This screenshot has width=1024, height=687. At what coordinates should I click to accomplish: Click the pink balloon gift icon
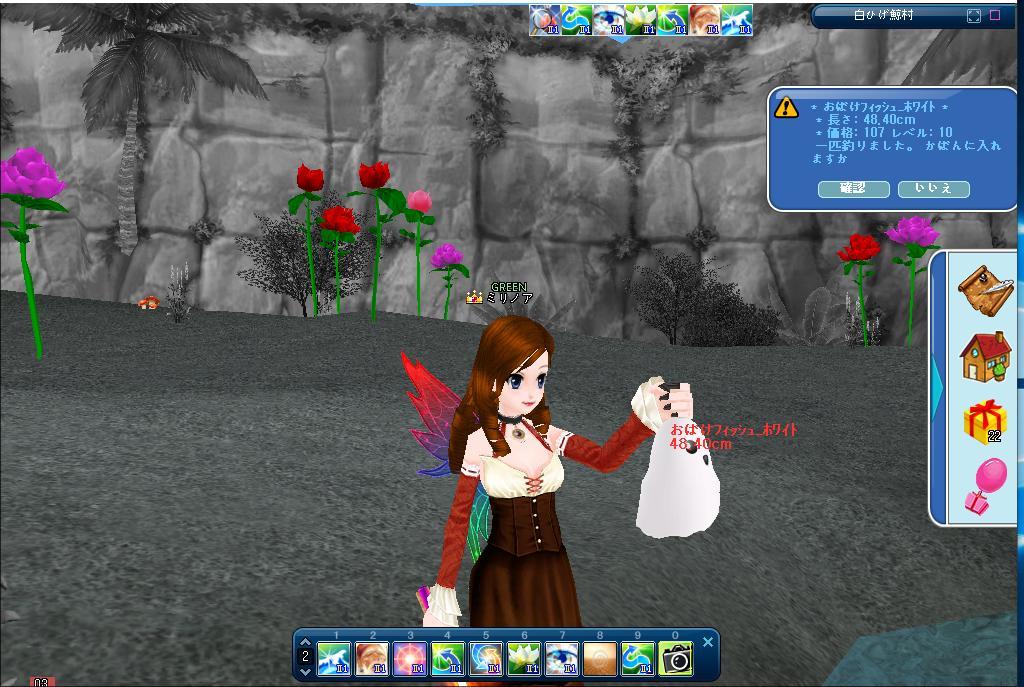click(x=985, y=487)
